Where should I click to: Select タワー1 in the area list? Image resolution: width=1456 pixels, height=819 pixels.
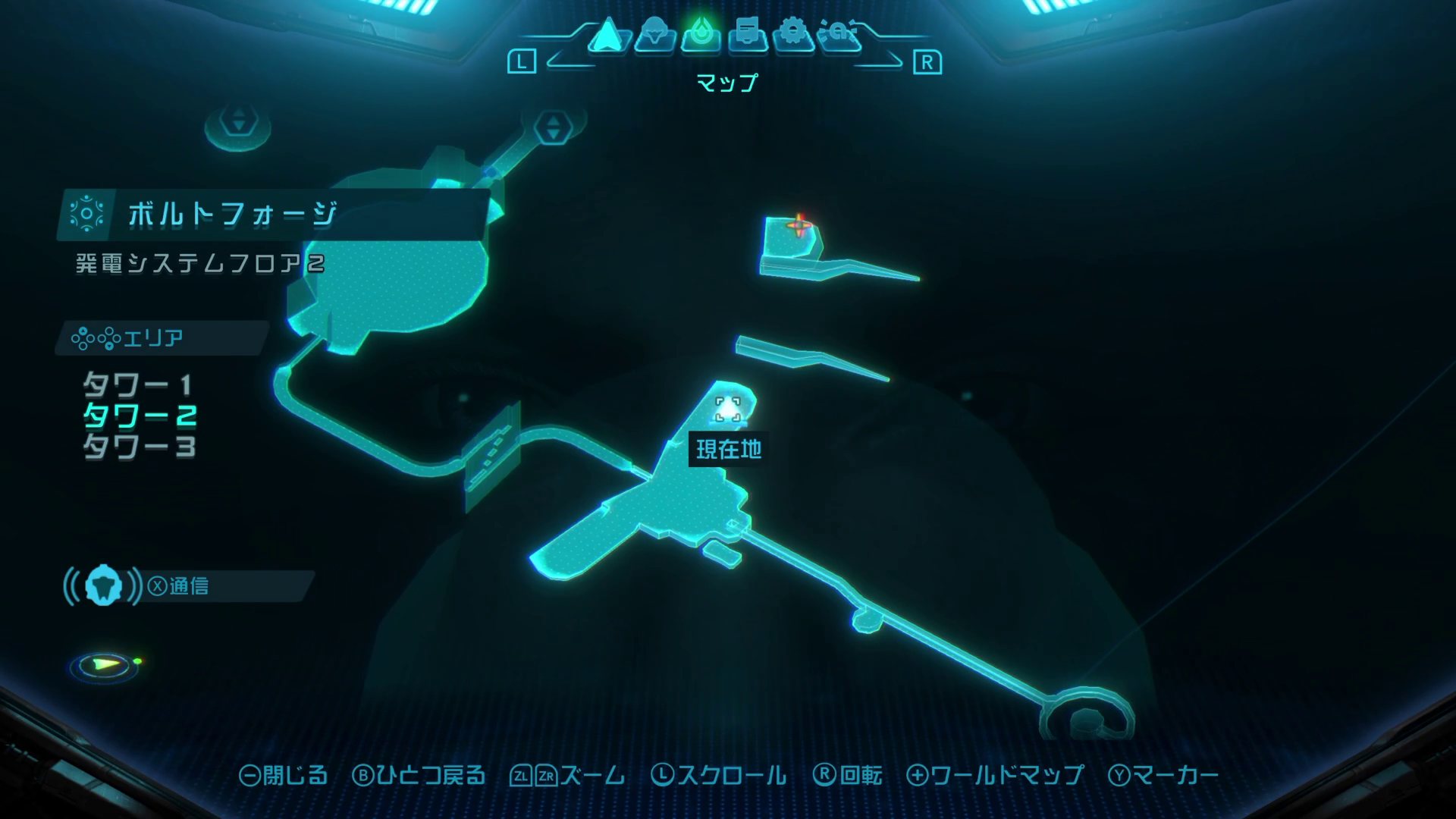[137, 385]
